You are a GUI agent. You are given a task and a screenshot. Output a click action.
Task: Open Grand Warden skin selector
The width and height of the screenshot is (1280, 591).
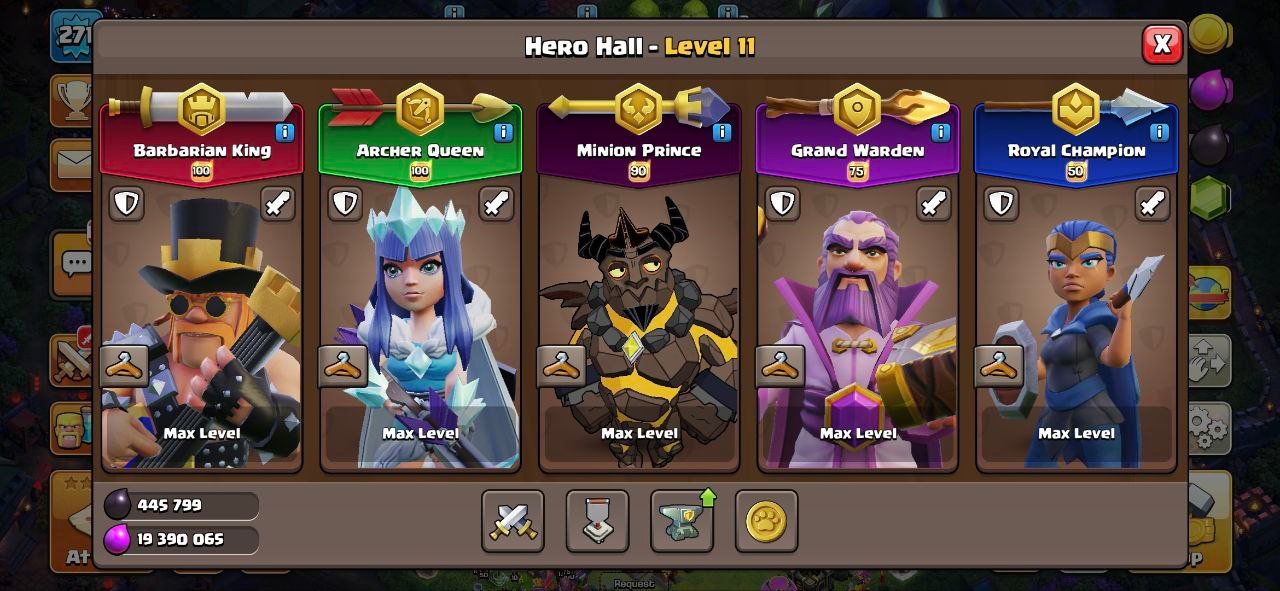click(x=780, y=366)
